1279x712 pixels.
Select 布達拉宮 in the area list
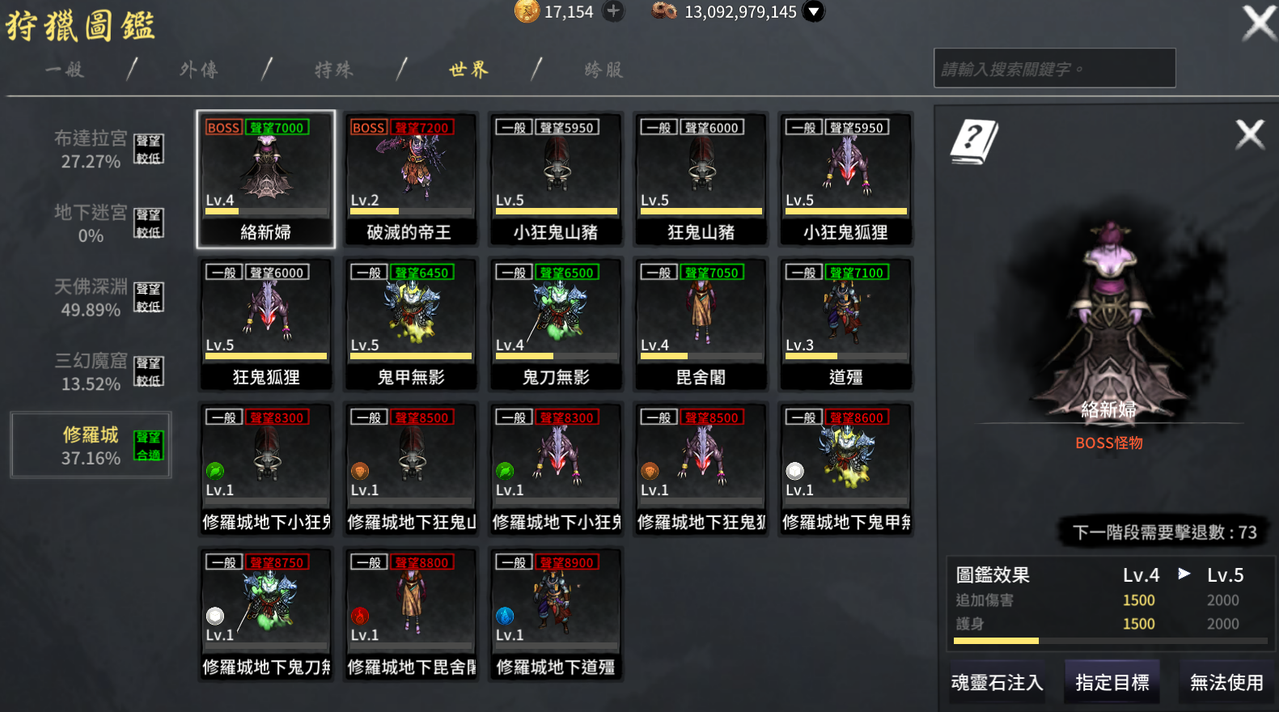coord(91,149)
